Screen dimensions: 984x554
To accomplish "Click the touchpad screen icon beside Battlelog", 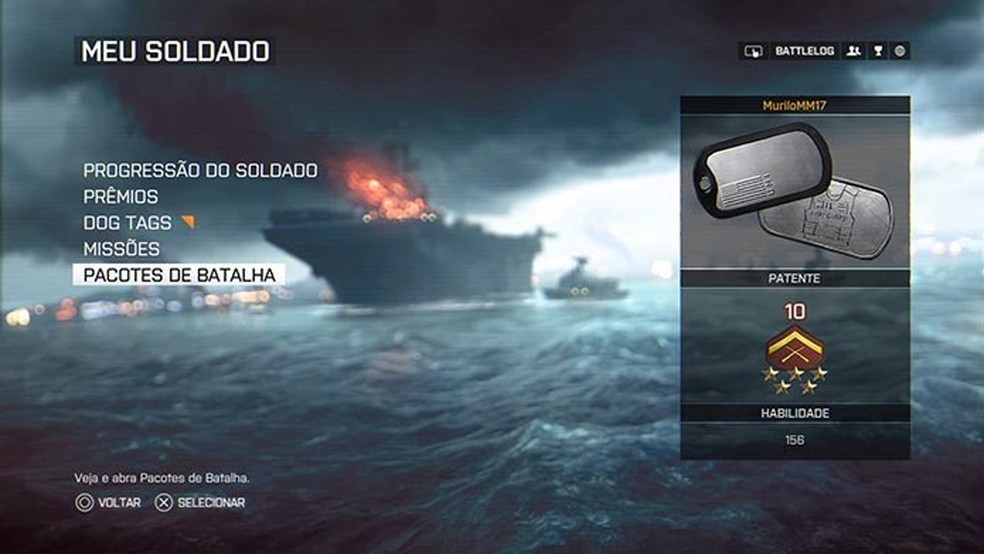I will [x=753, y=51].
